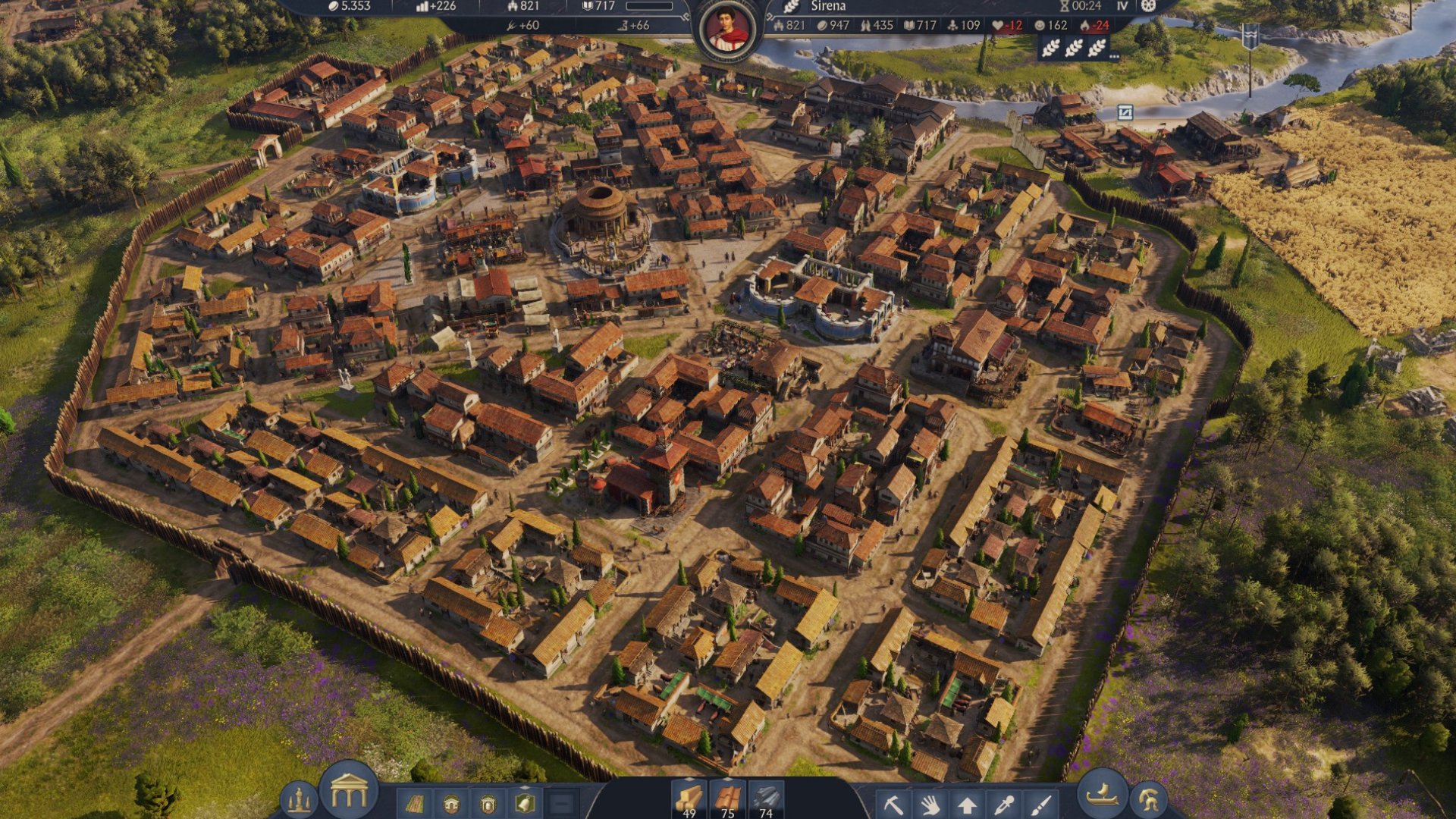
Task: Select the Sirena island name
Action: point(827,6)
